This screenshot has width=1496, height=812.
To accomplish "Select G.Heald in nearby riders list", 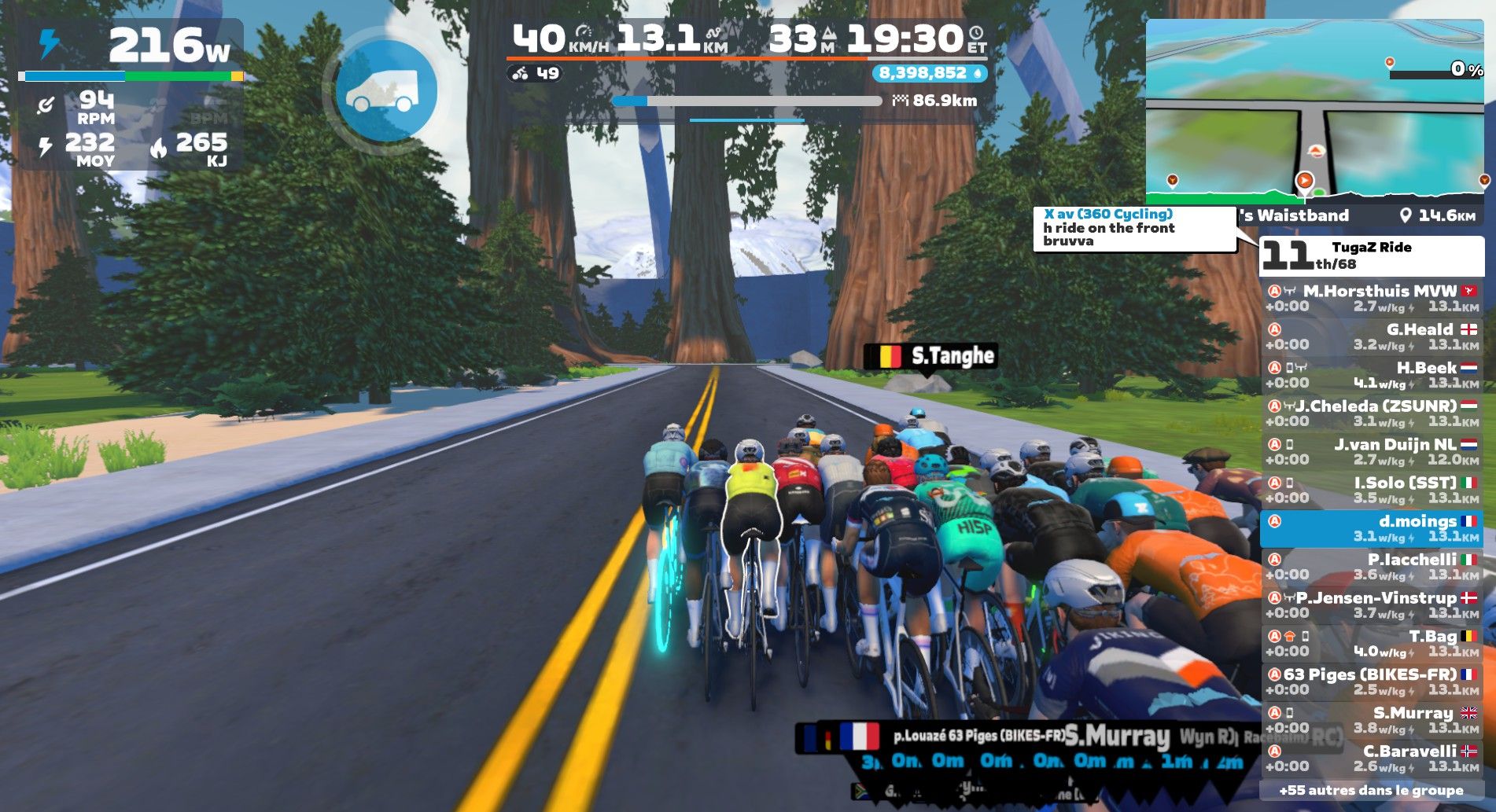I will [x=1372, y=336].
